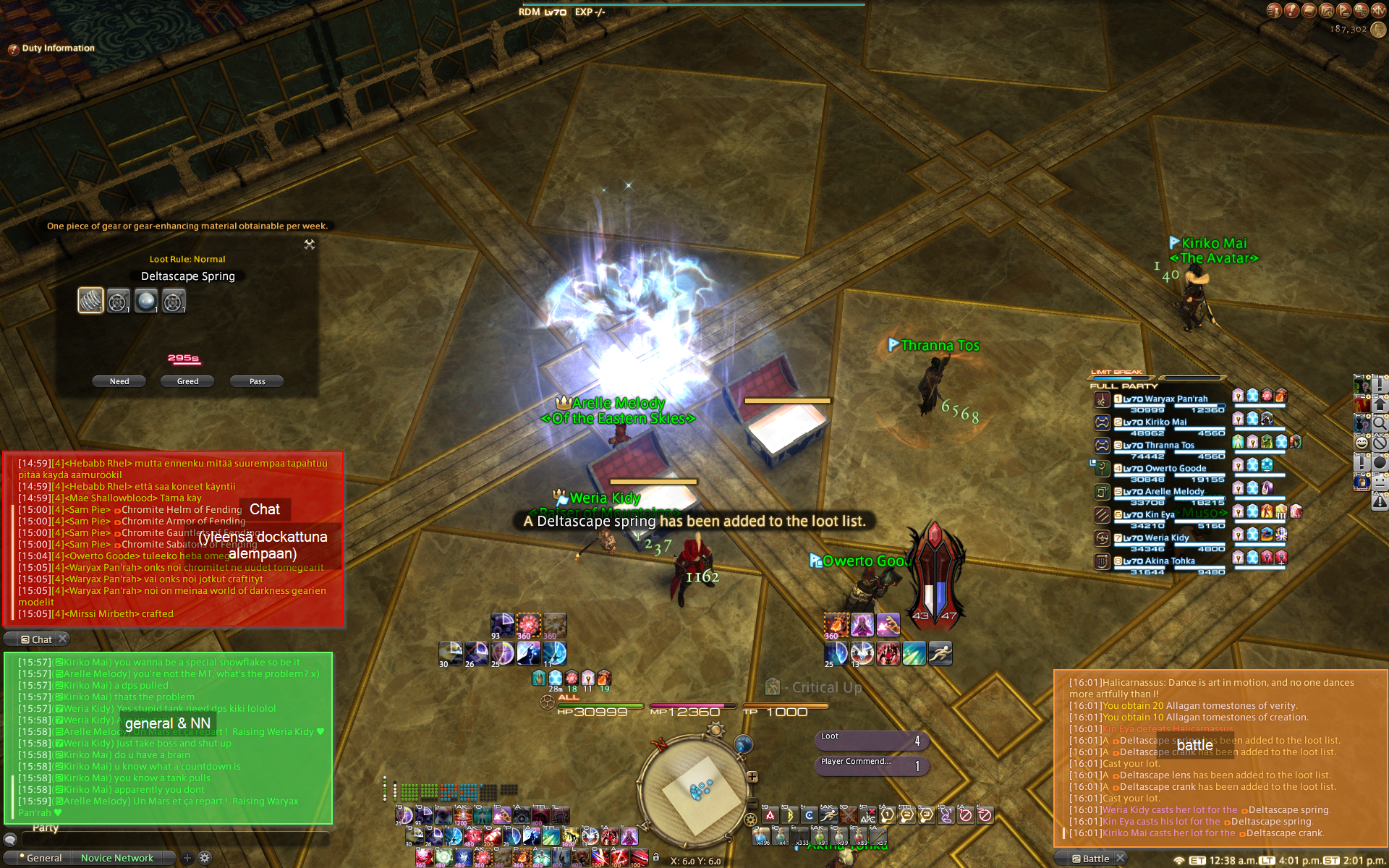Screen dimensions: 1389x868
Task: Switch to the Novice Network chat tab
Action: coord(117,858)
